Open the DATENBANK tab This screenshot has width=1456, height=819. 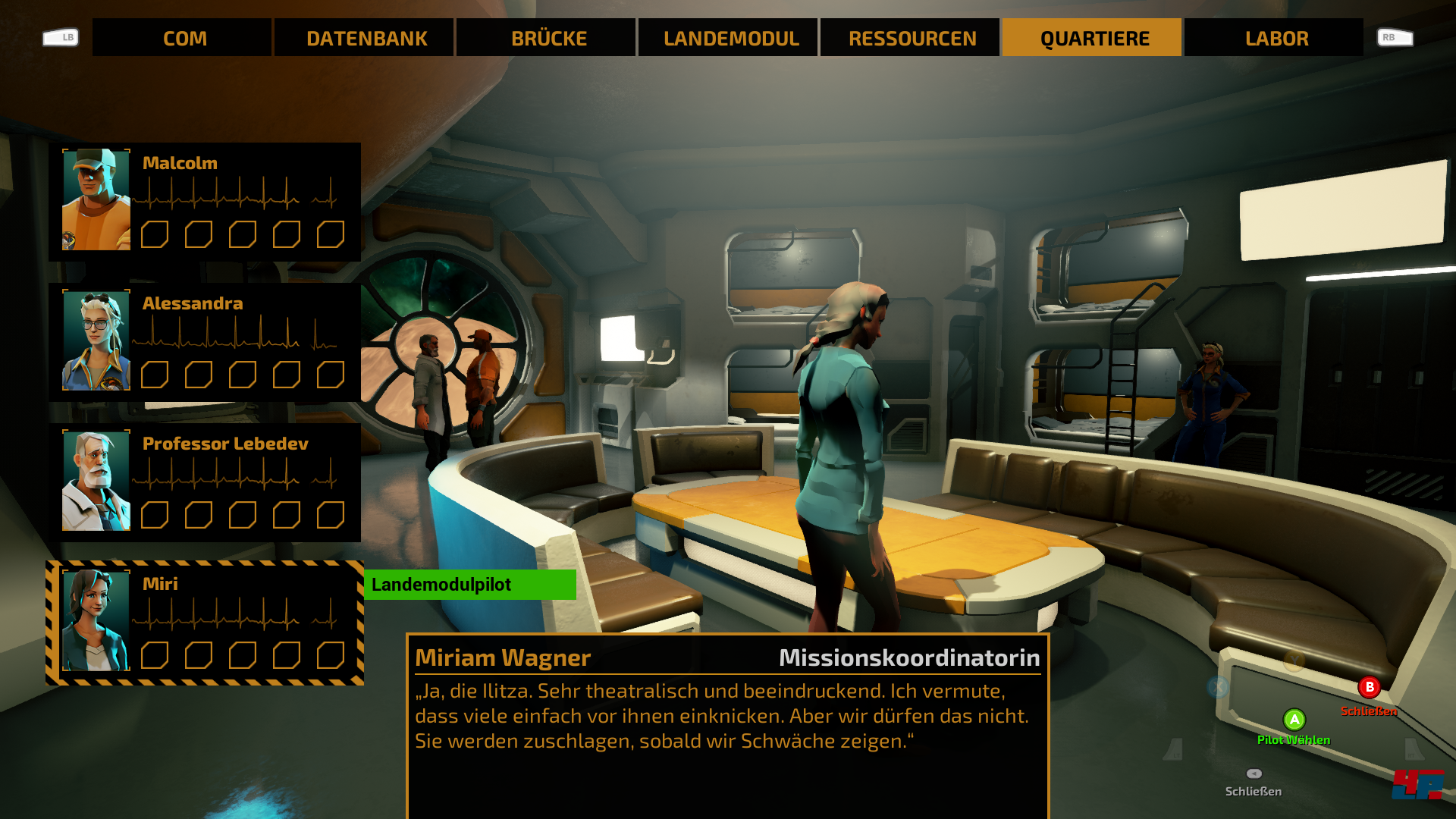pos(368,37)
